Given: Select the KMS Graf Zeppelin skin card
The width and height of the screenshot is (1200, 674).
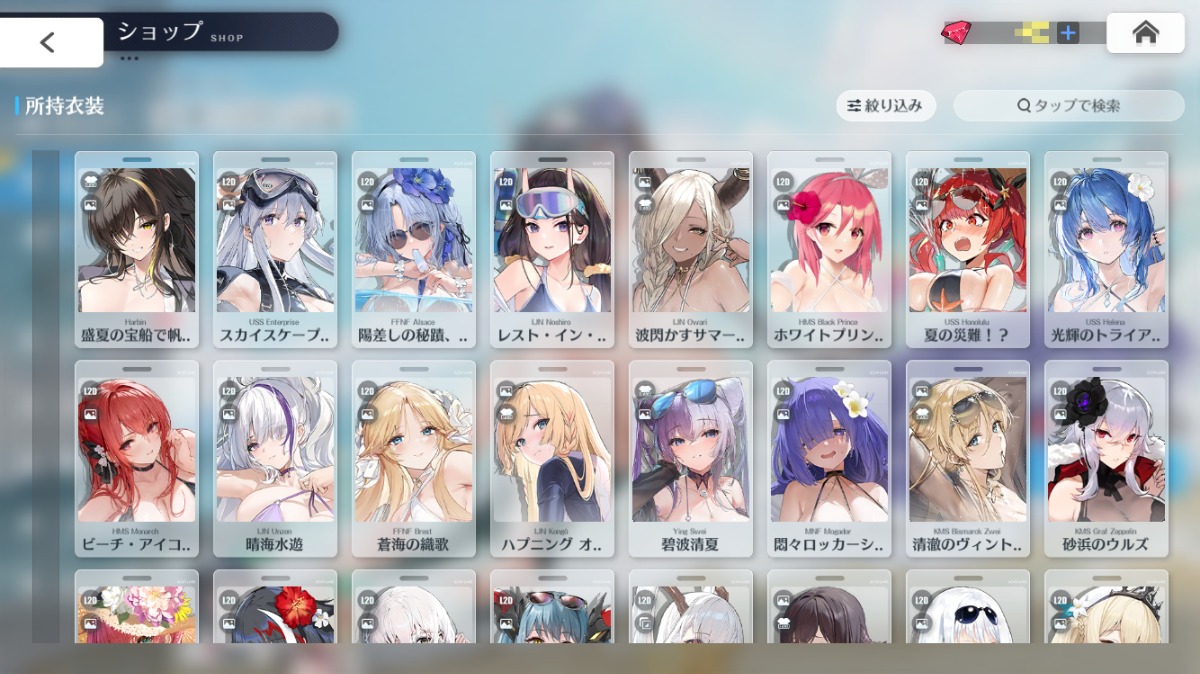Looking at the screenshot, I should point(1105,458).
